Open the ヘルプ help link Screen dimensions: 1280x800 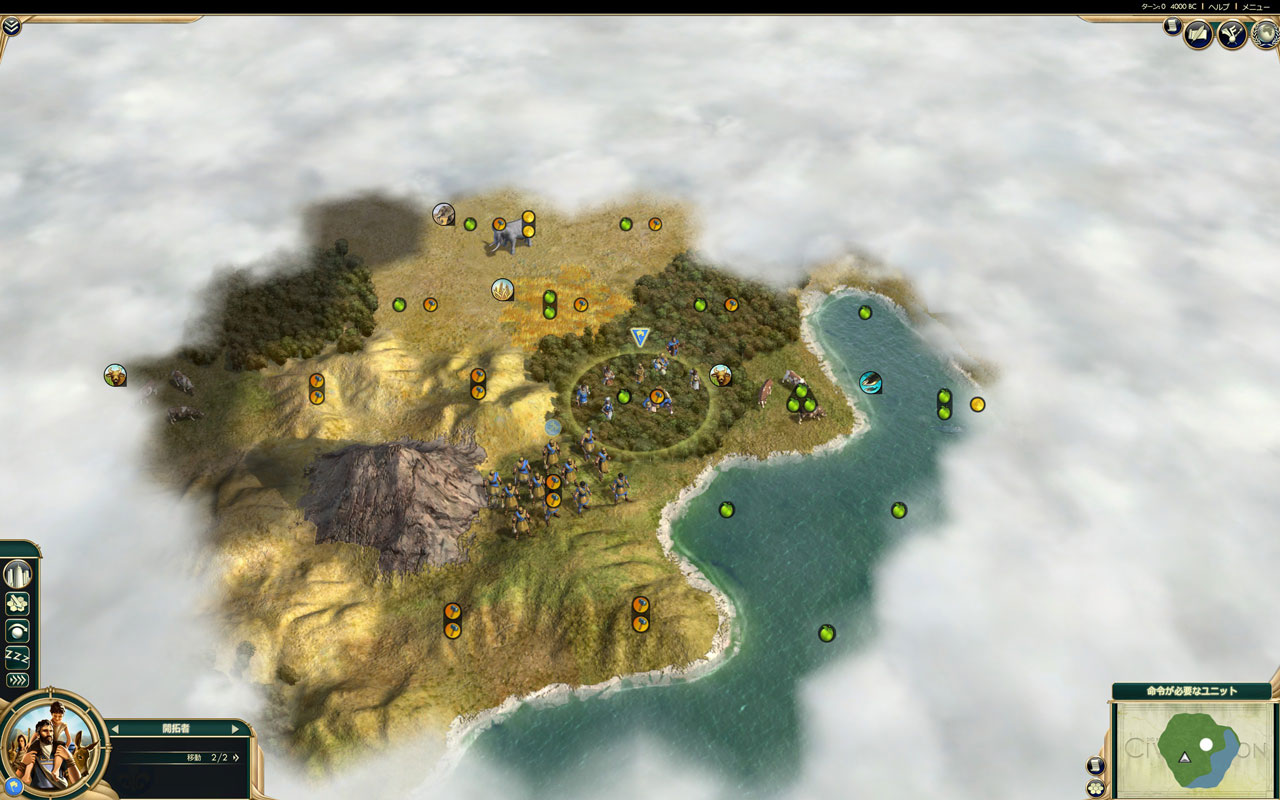(x=1219, y=6)
